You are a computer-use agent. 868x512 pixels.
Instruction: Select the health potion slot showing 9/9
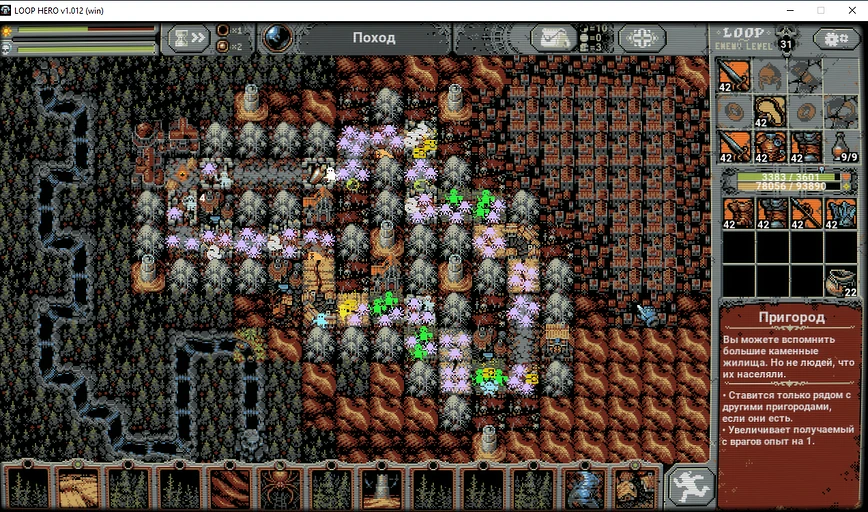[843, 146]
